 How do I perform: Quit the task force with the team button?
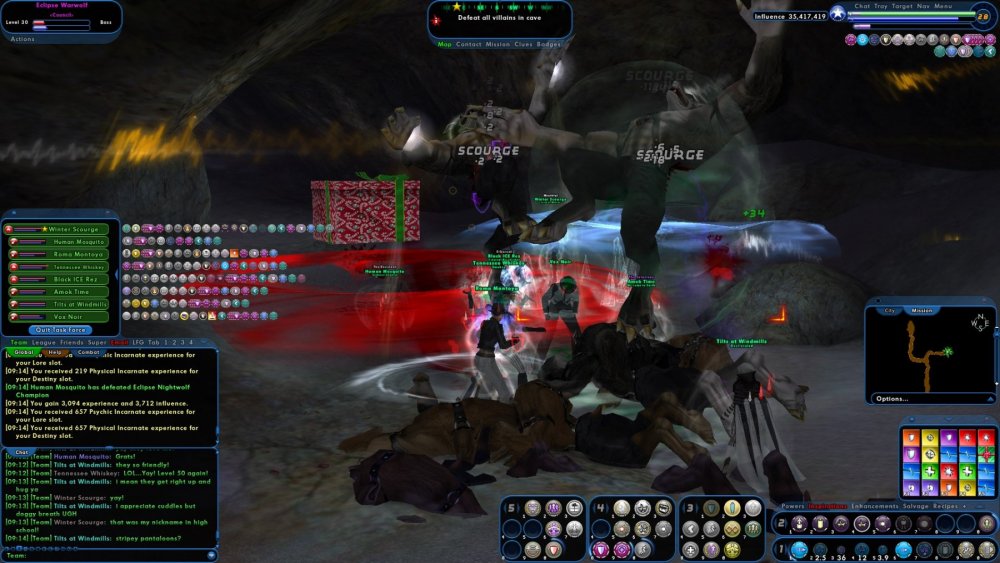[x=60, y=329]
